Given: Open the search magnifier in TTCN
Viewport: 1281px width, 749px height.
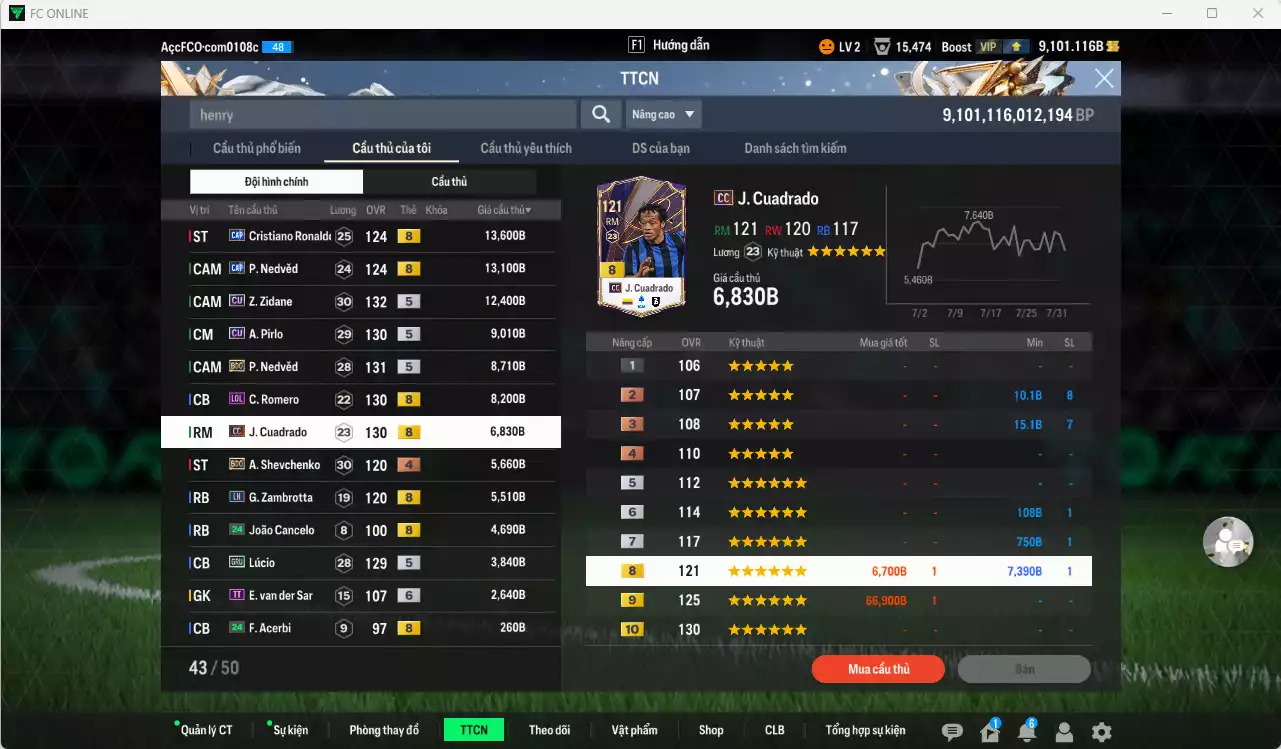Looking at the screenshot, I should (600, 114).
